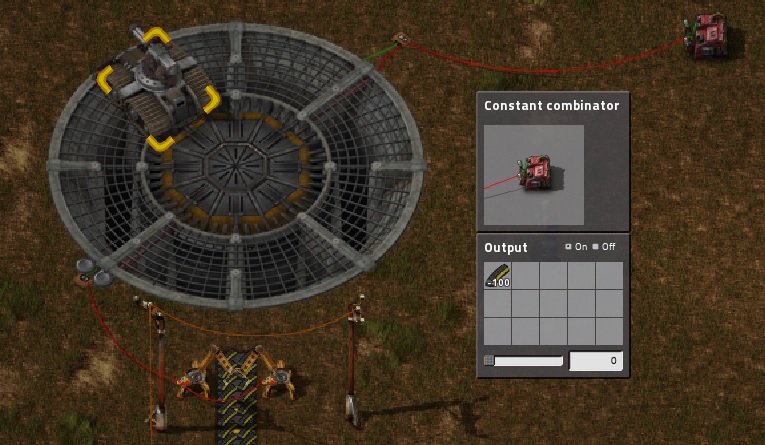Select the On output radio button
This screenshot has height=445, width=765.
click(x=568, y=247)
